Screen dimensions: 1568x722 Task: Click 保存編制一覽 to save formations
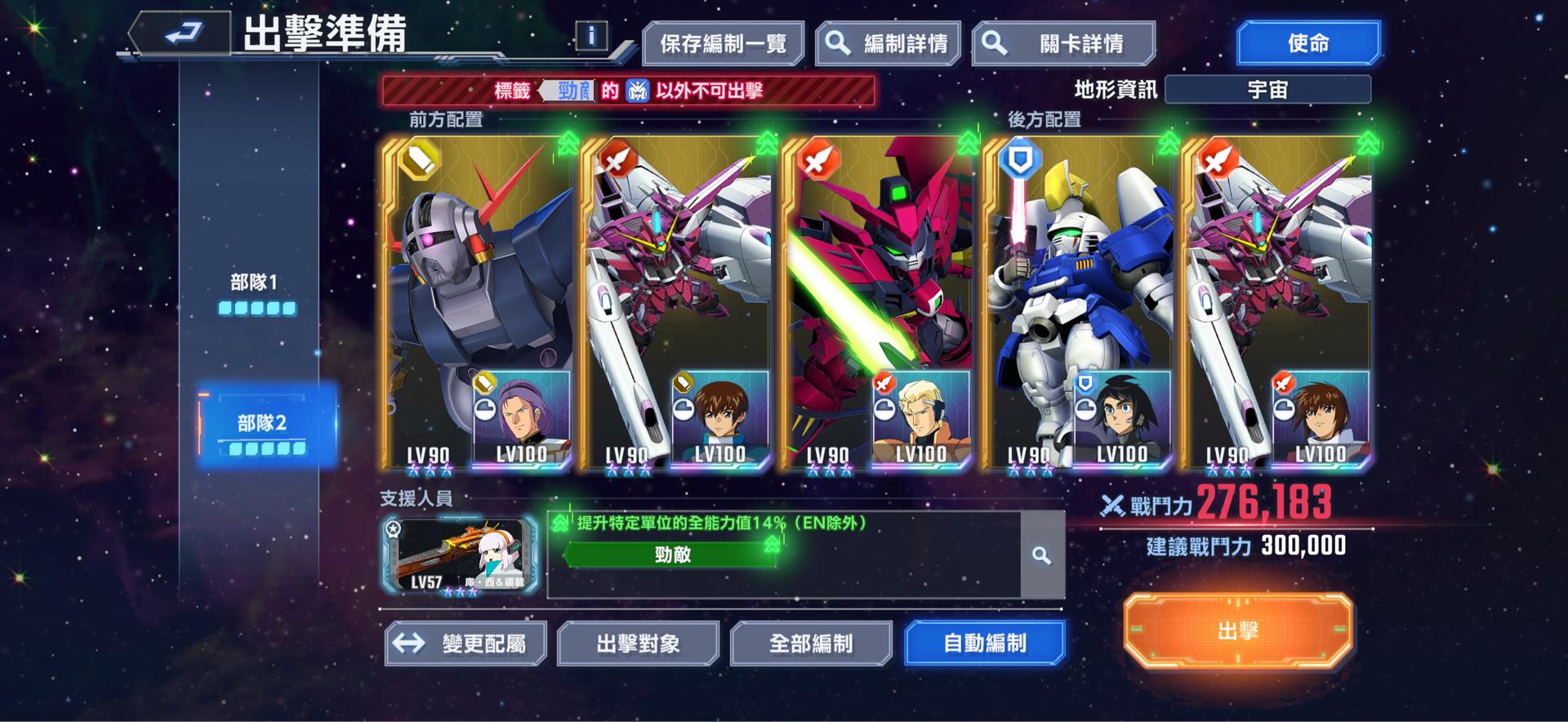tap(722, 42)
